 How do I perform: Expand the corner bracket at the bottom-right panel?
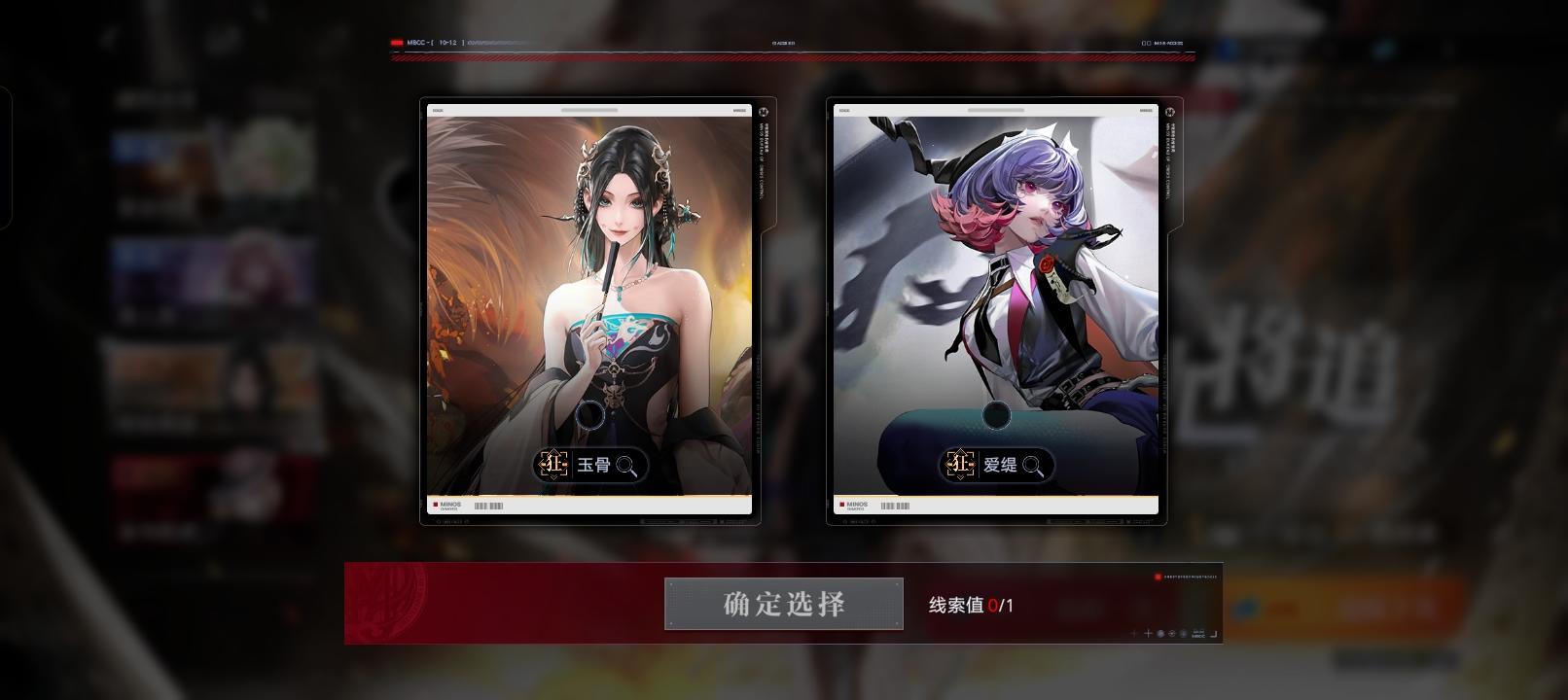[1215, 634]
